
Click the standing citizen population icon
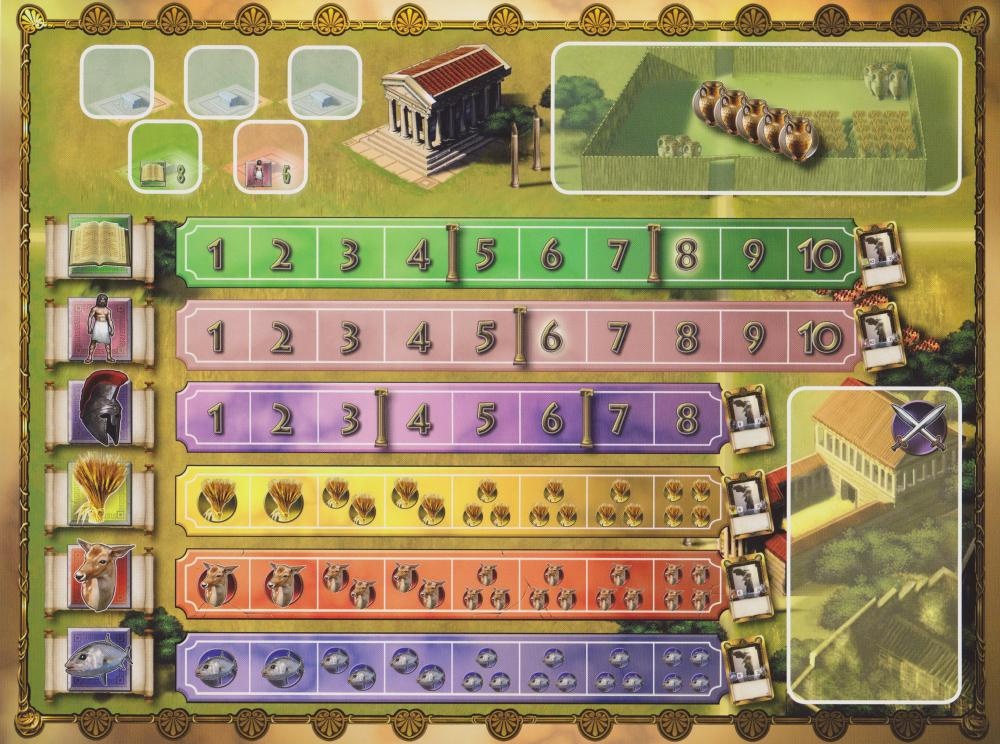coord(100,334)
